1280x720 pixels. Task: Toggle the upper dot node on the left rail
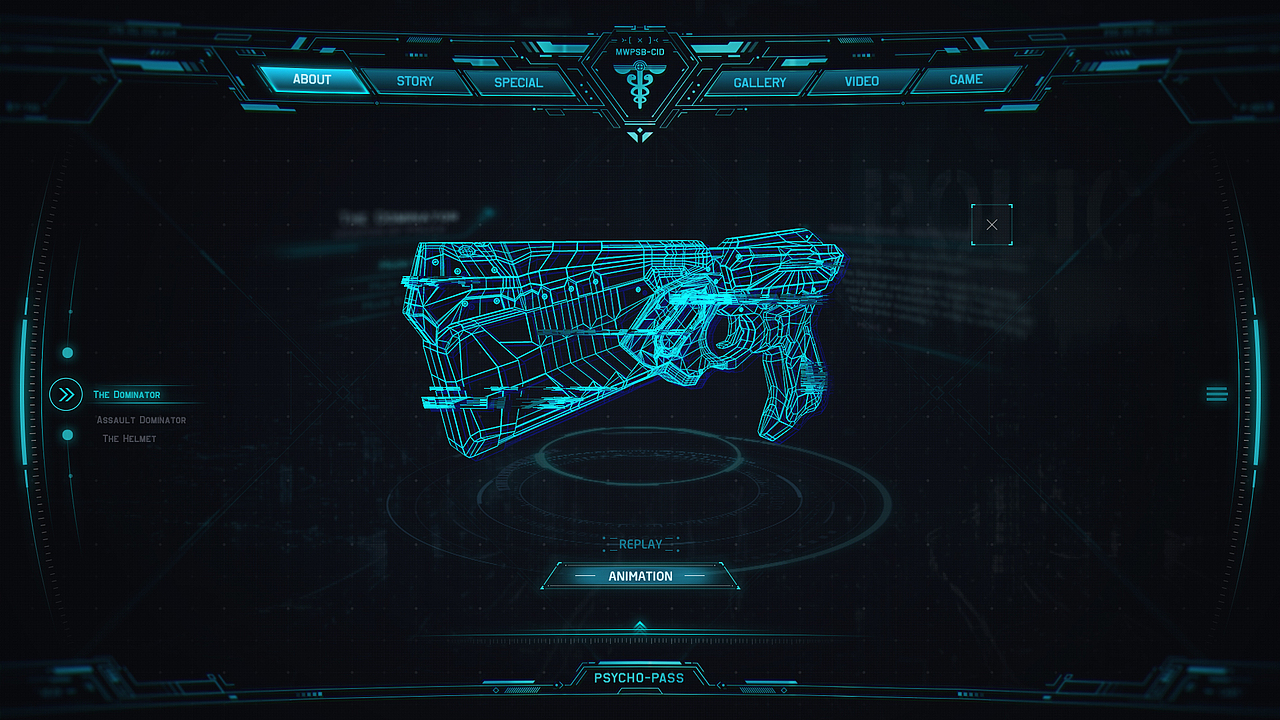point(67,352)
